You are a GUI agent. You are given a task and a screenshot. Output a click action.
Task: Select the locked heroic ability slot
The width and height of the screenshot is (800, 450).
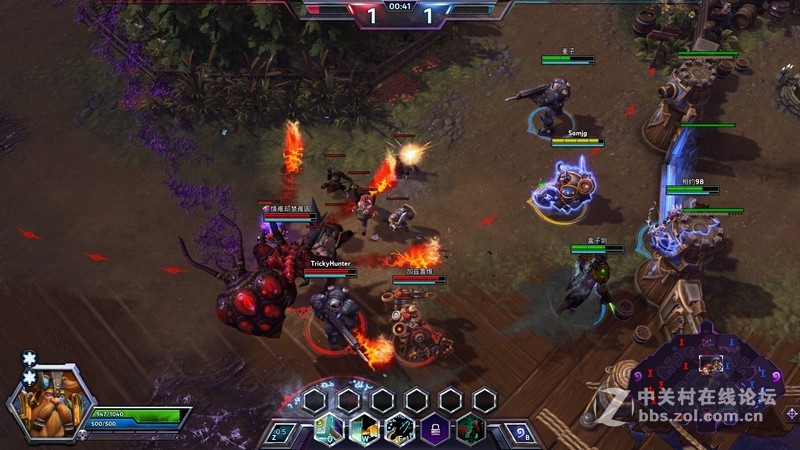tap(434, 430)
